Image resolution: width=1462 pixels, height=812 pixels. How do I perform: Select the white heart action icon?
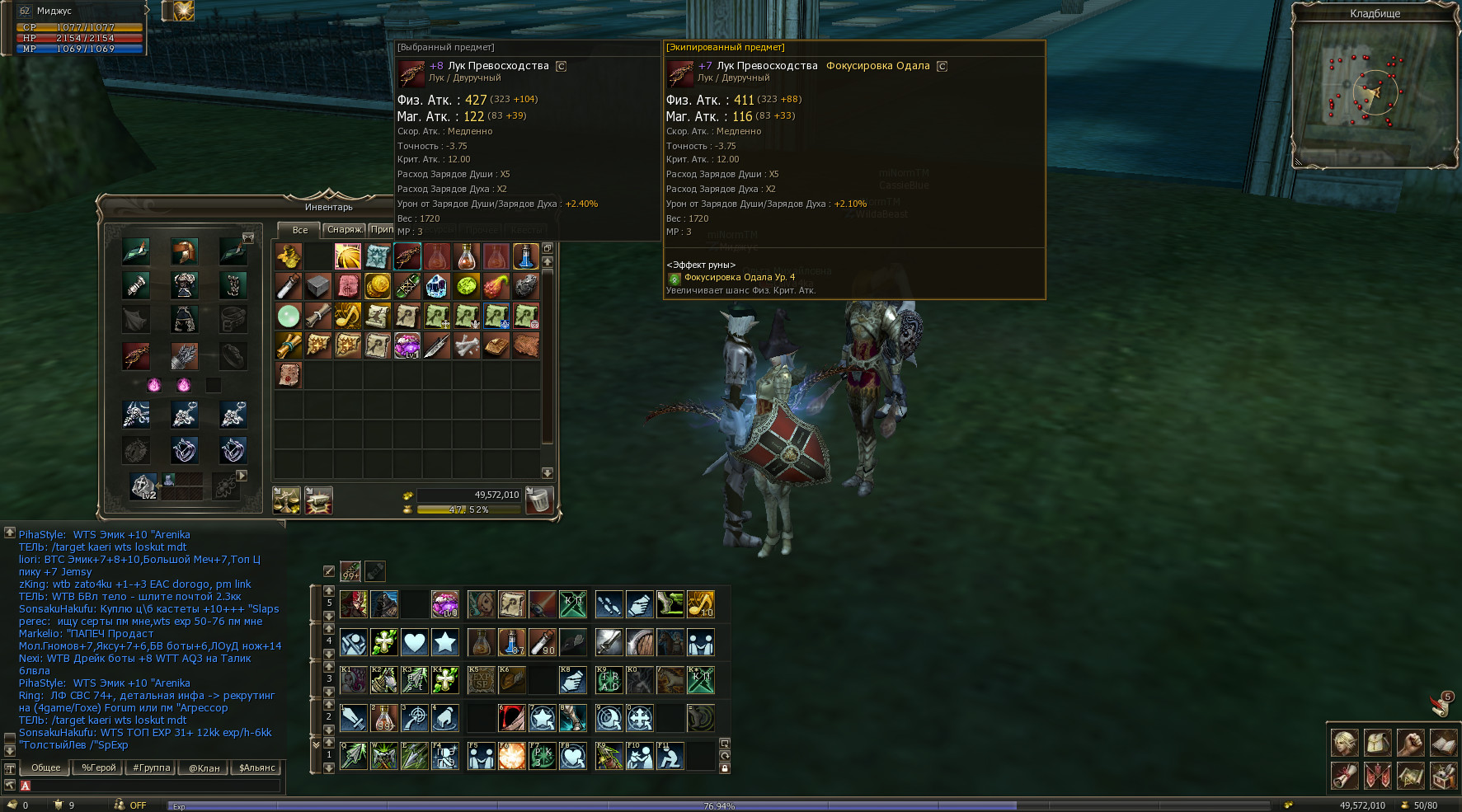[414, 642]
